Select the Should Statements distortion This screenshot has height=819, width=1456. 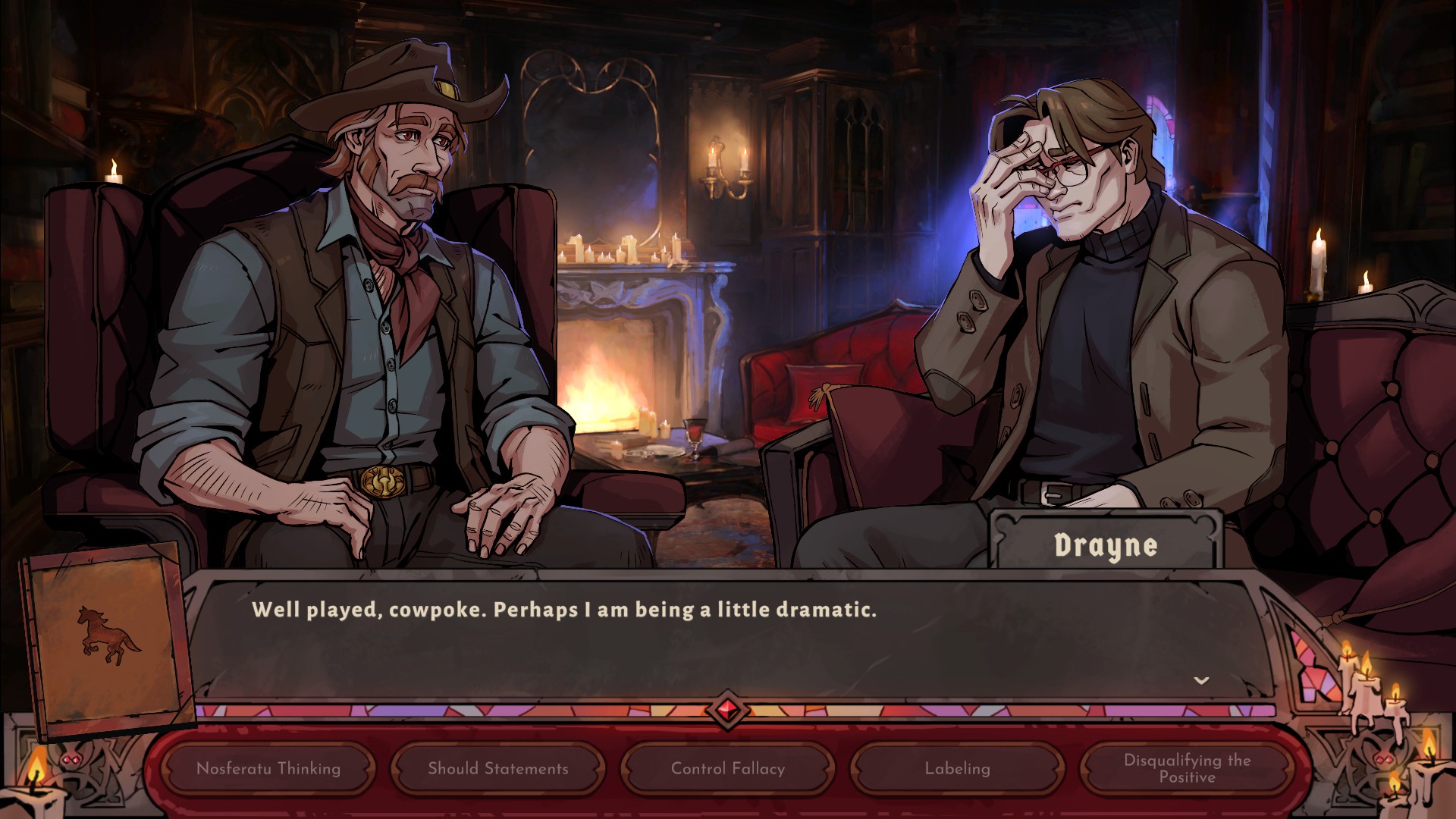coord(498,768)
